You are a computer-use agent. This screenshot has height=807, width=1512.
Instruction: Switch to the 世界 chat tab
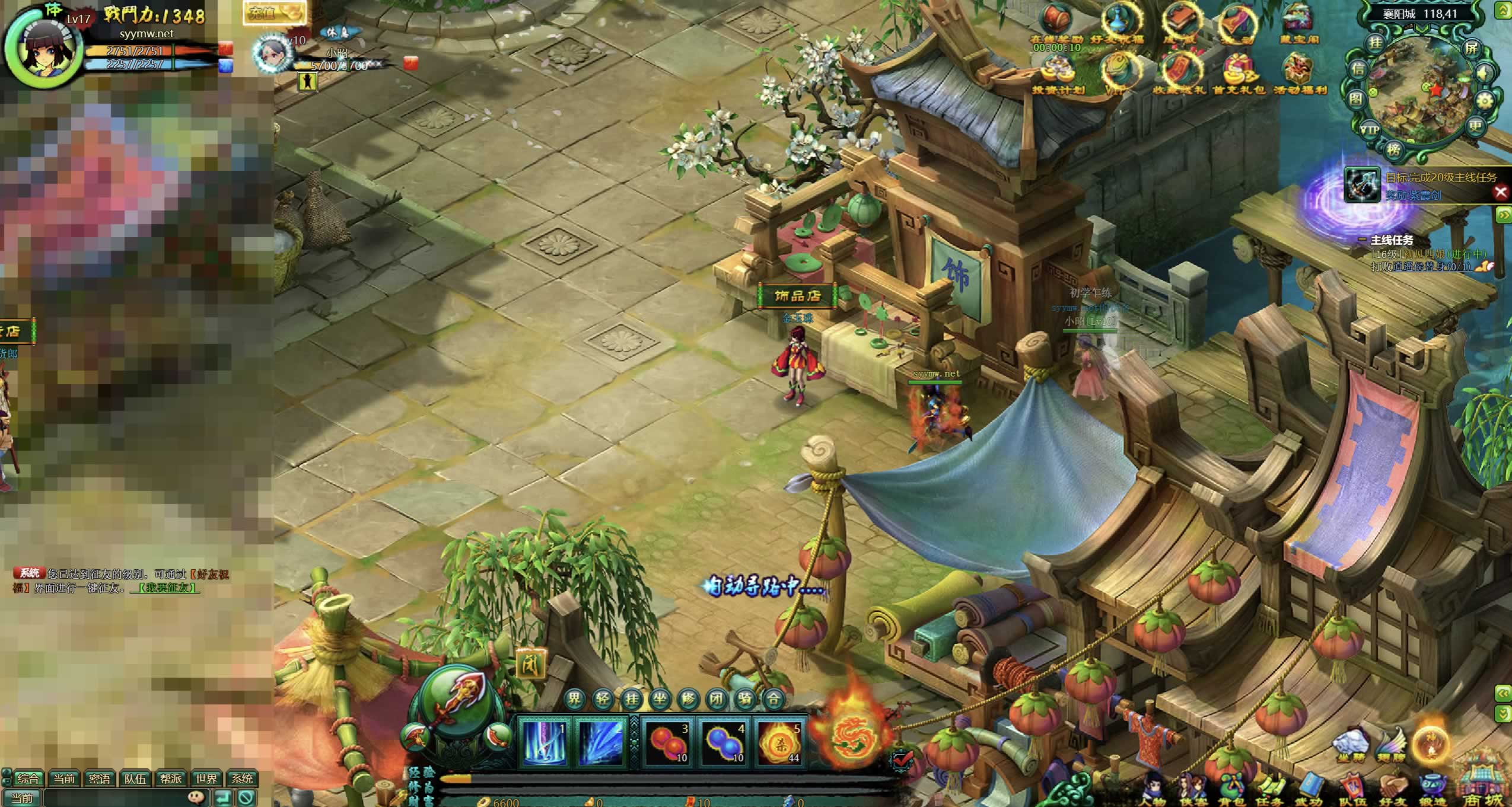(x=206, y=779)
